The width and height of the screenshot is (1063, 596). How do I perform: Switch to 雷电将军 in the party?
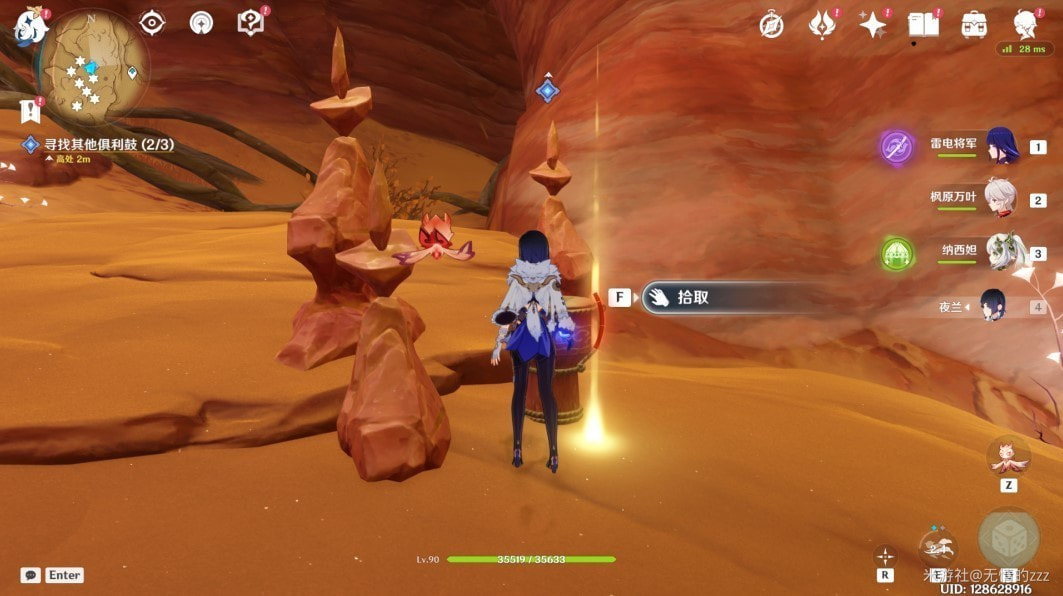coord(1002,146)
